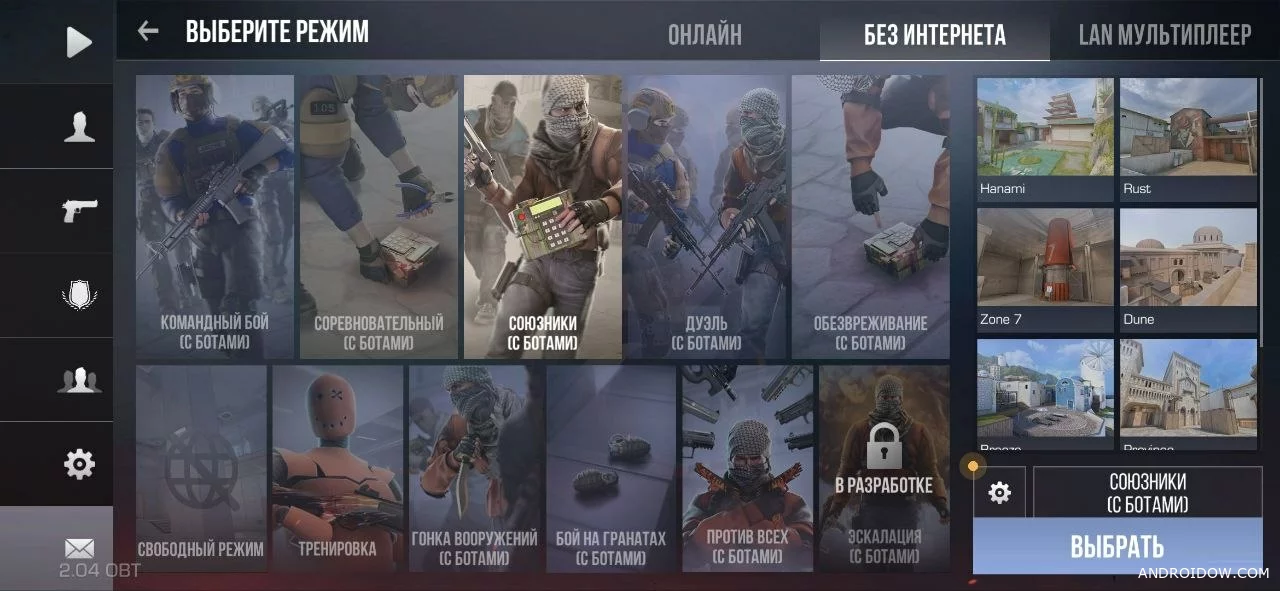Switch to the ОНЛАЙН tab
The image size is (1280, 591).
click(705, 35)
